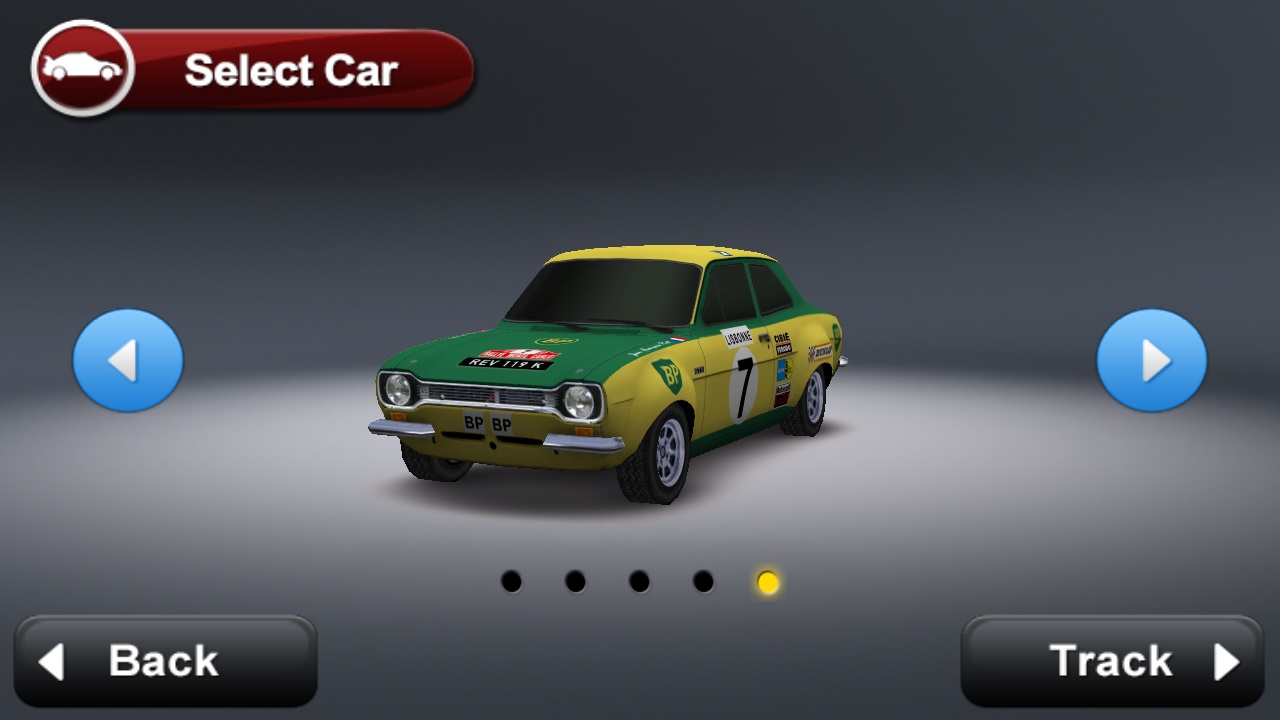Click the REV 119 K number plate on the hood

click(x=505, y=364)
